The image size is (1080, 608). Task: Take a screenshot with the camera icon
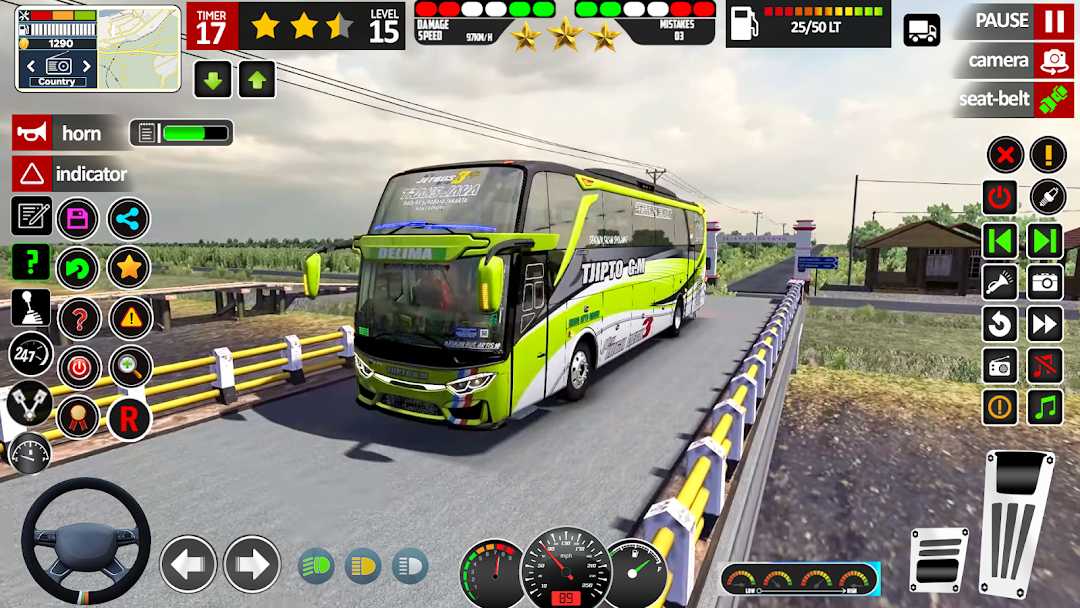(x=1045, y=282)
